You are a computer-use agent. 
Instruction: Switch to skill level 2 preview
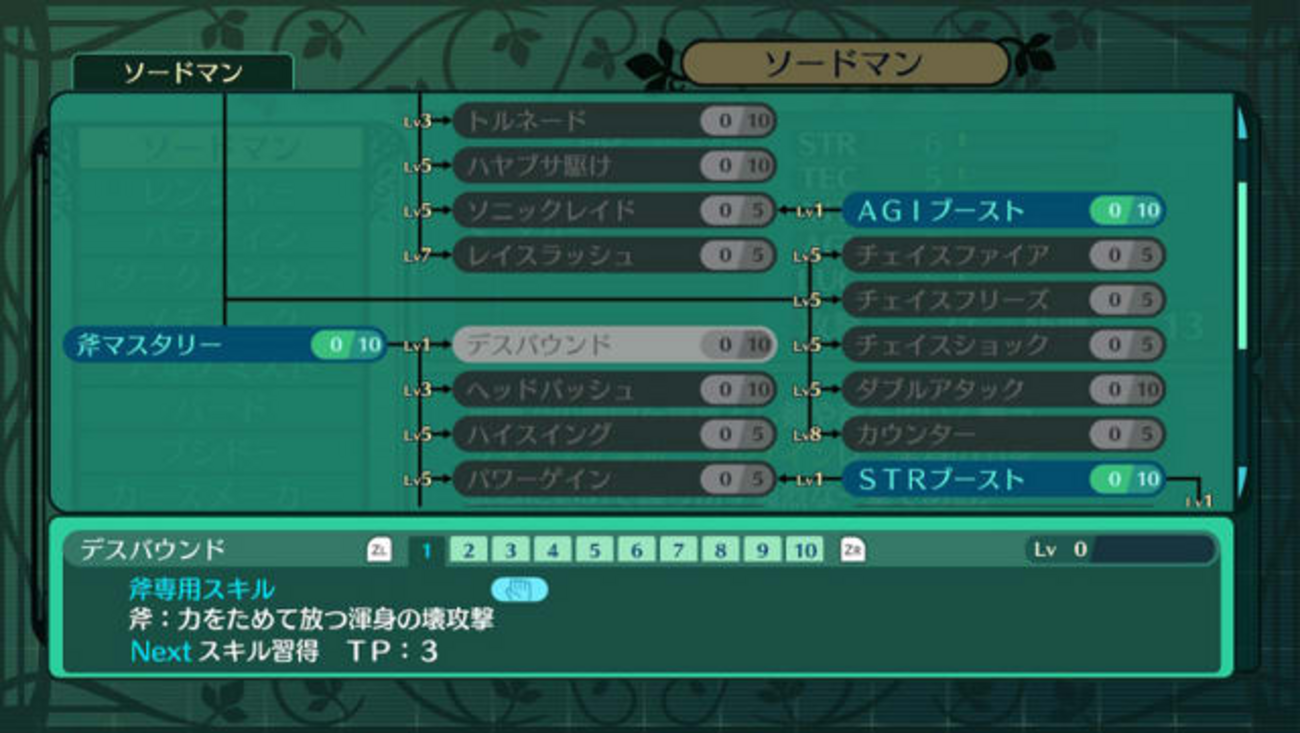(x=468, y=550)
